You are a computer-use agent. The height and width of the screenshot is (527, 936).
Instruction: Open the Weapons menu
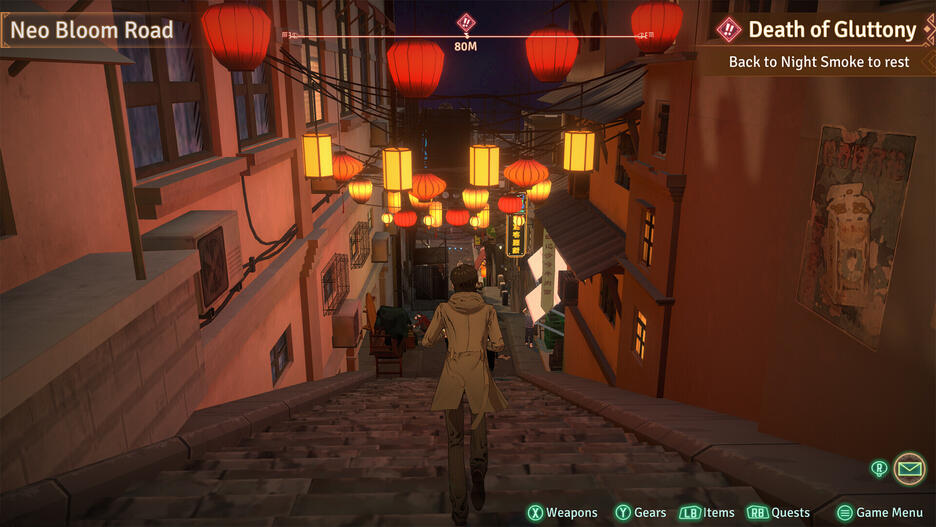pos(562,513)
